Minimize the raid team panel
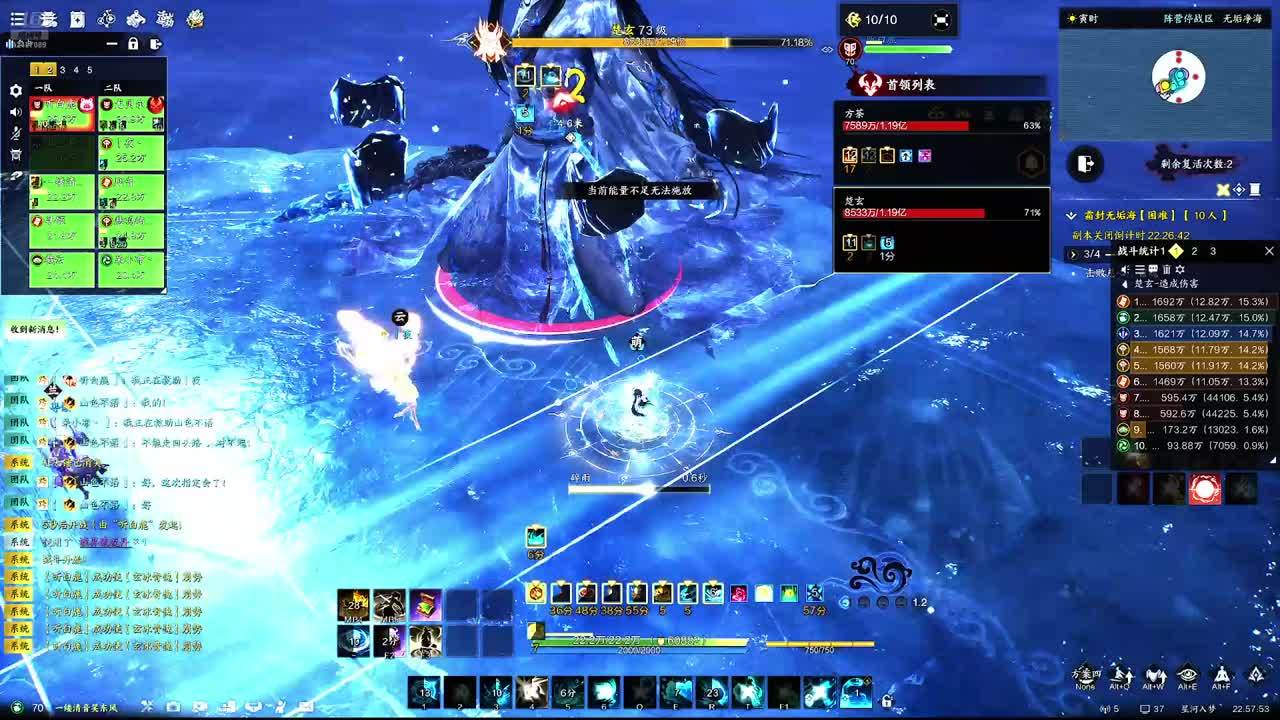 click(112, 44)
